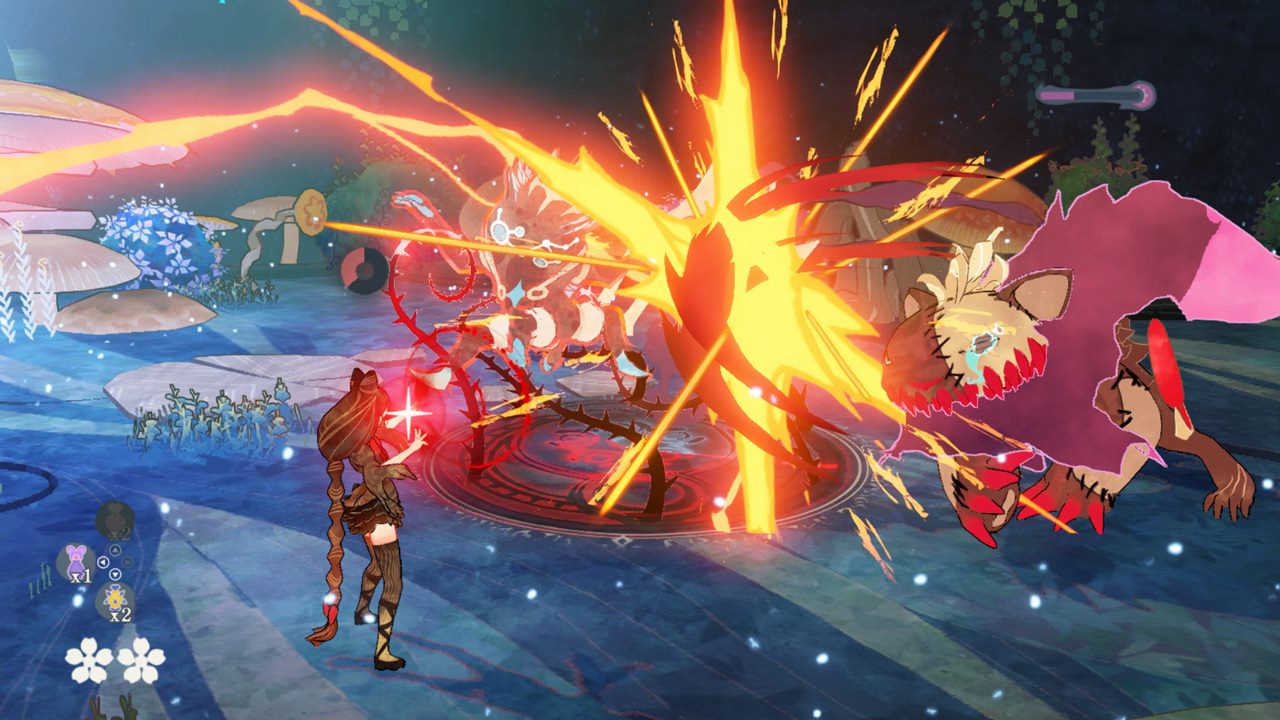Select the purple rabbit item icon
This screenshot has height=720, width=1280.
[x=75, y=558]
